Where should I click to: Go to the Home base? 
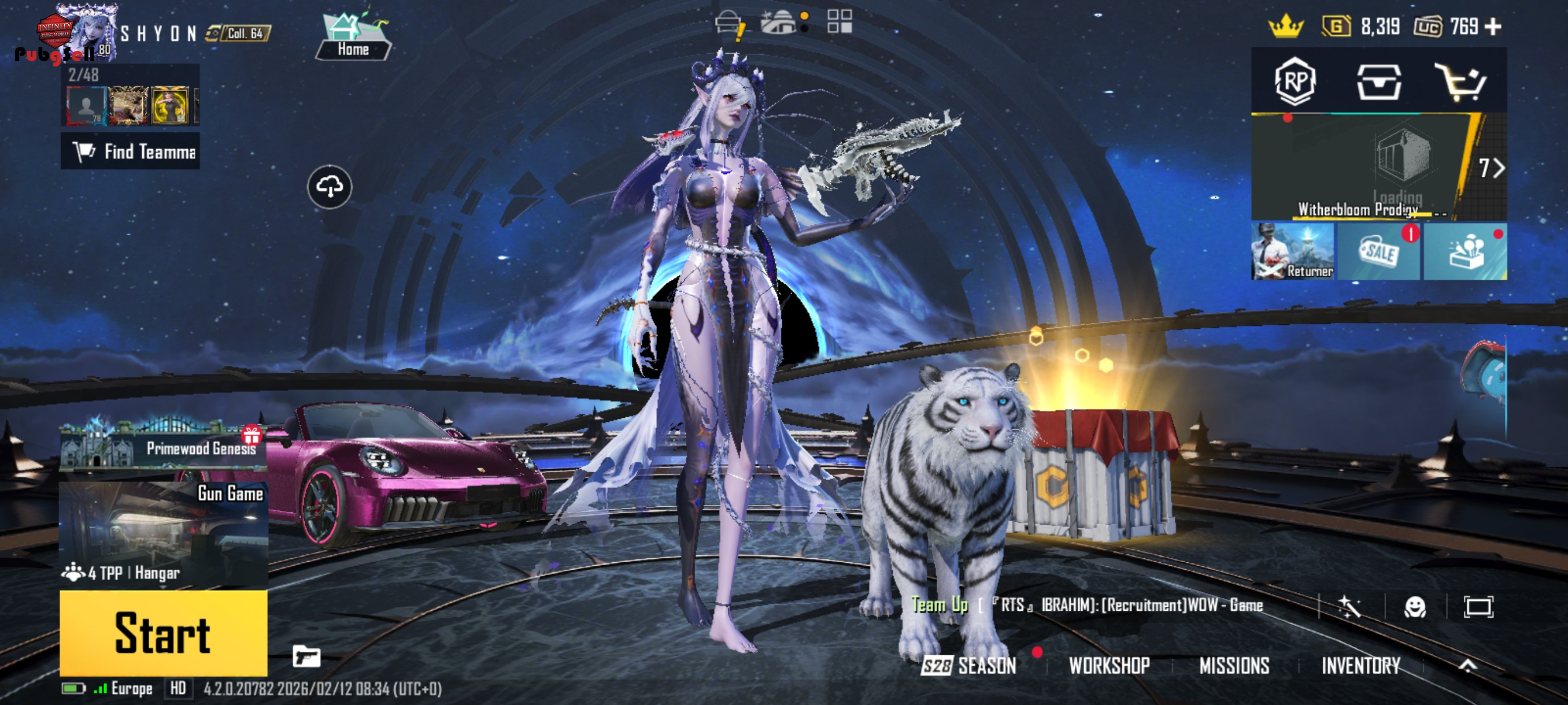pos(354,38)
